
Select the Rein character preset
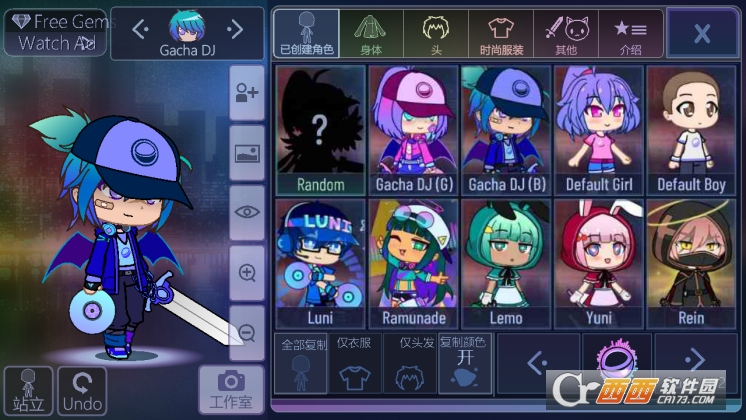[691, 263]
